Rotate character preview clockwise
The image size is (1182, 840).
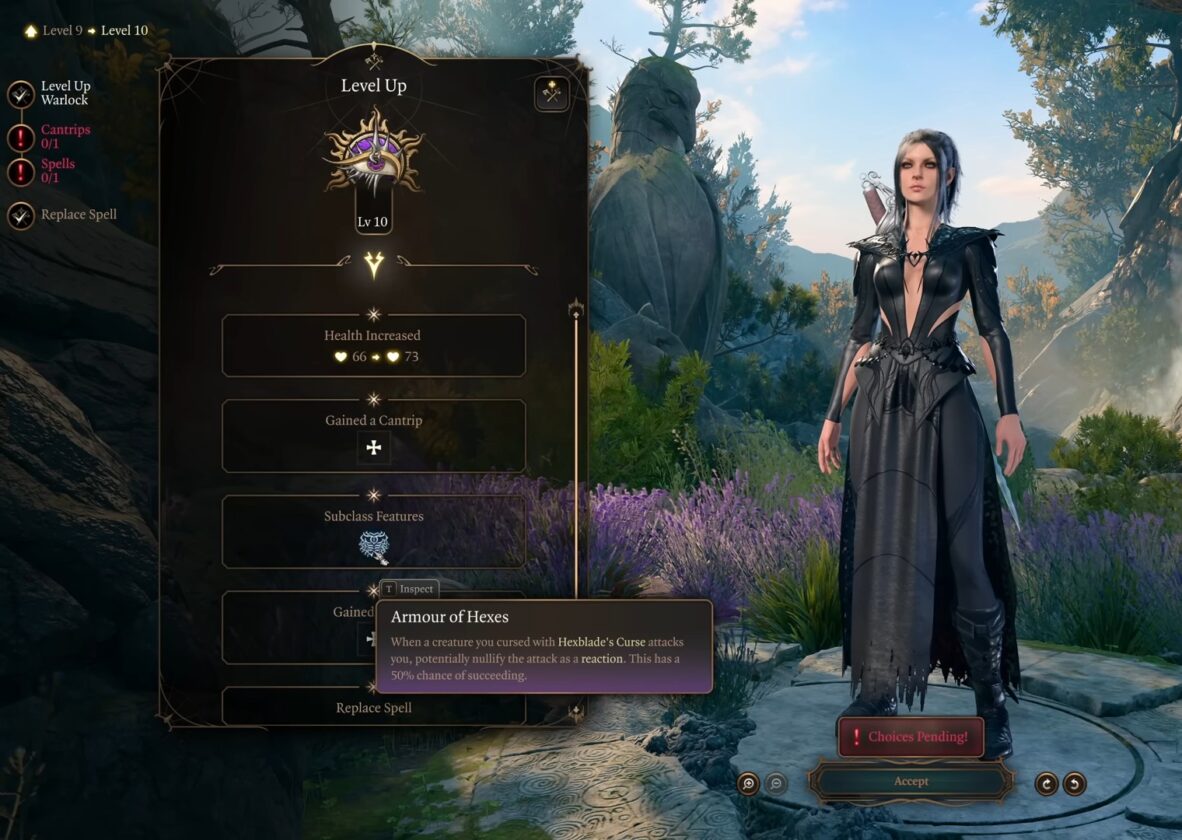(1046, 783)
